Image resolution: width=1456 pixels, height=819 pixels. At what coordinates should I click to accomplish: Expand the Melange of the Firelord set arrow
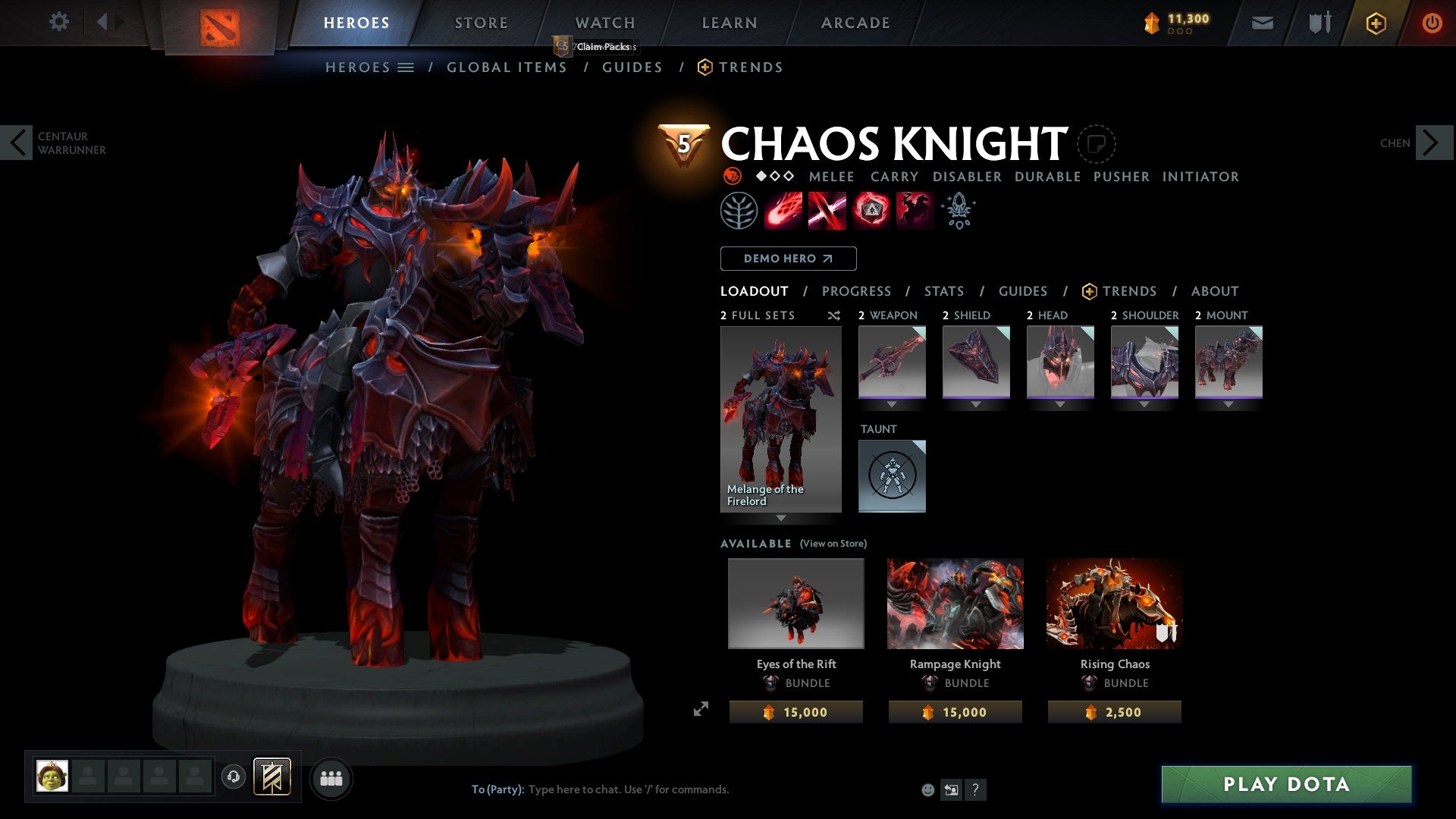click(780, 519)
